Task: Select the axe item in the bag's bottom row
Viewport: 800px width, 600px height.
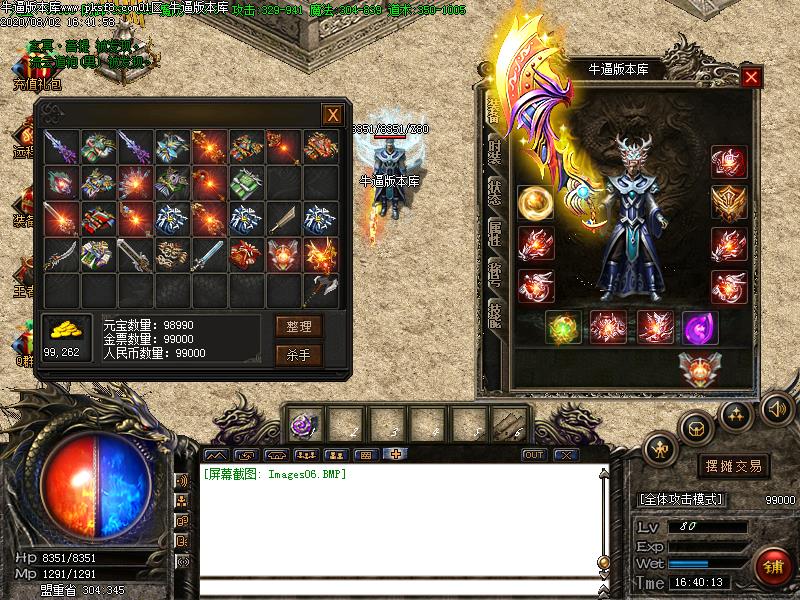Action: click(x=321, y=290)
